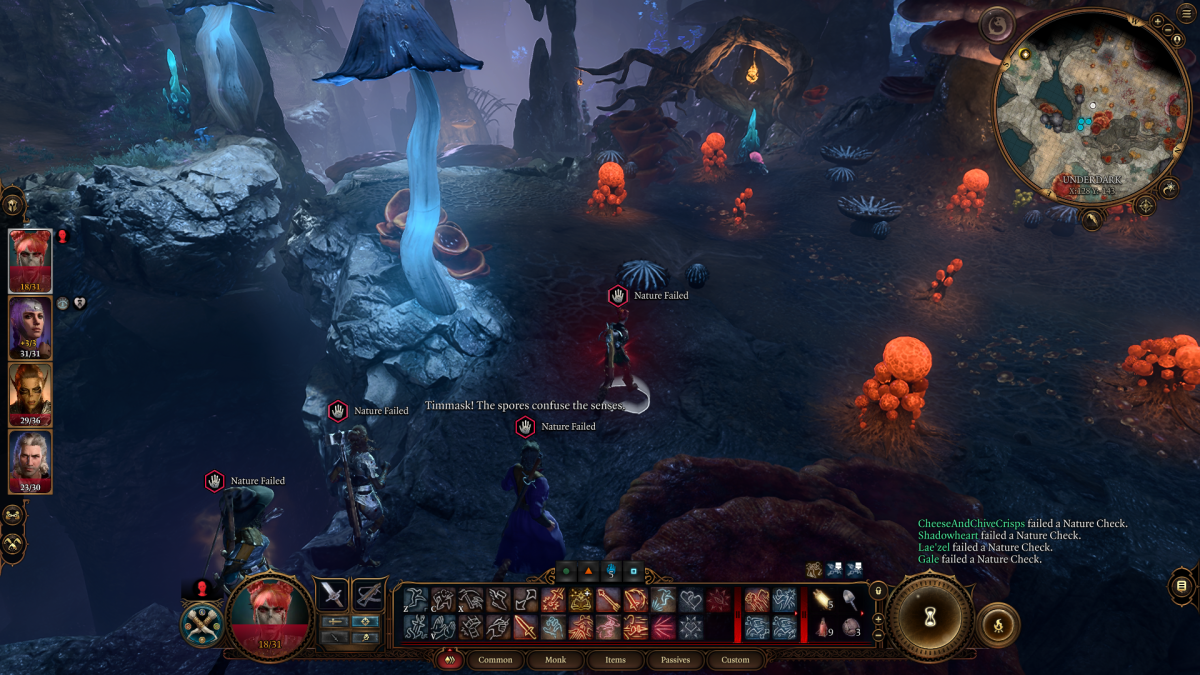Select the main-hand melee sword slot
The image size is (1200, 675).
click(x=332, y=595)
